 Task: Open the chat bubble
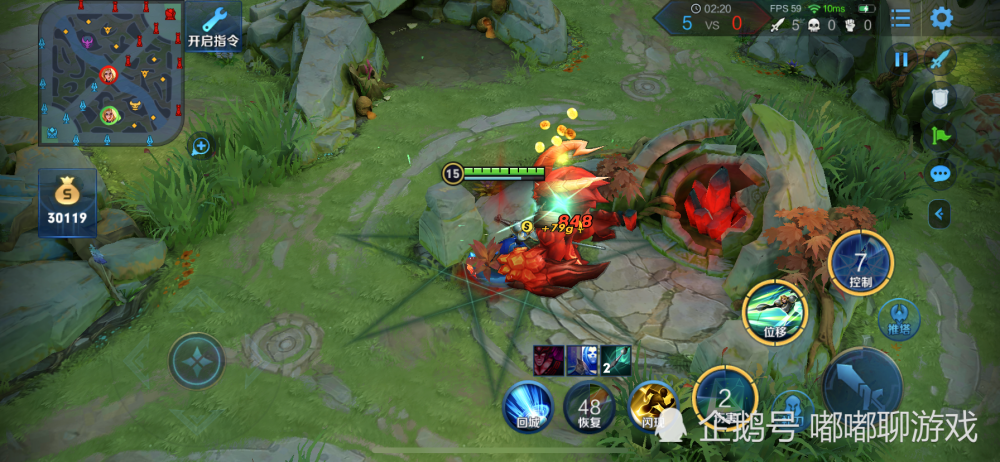tap(940, 174)
